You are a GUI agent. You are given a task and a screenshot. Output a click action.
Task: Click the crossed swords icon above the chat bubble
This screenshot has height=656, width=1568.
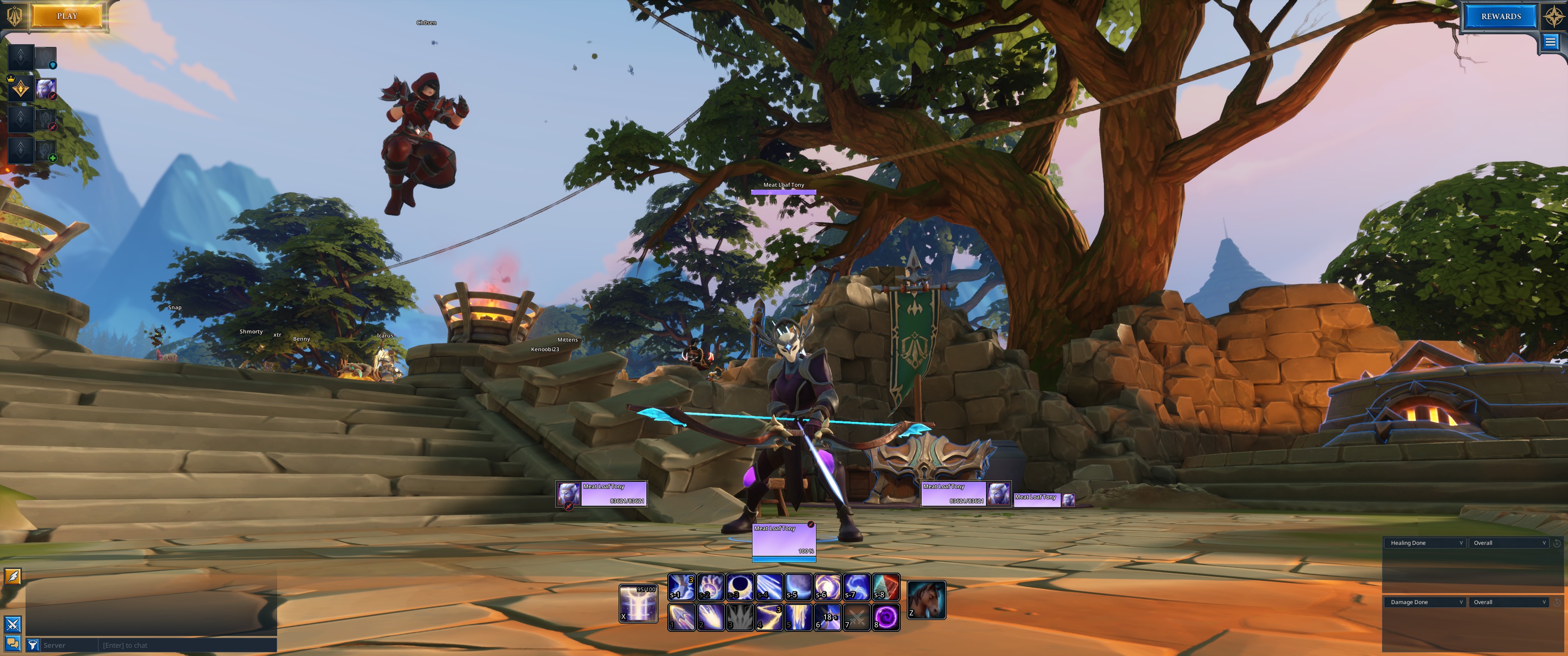(x=13, y=625)
